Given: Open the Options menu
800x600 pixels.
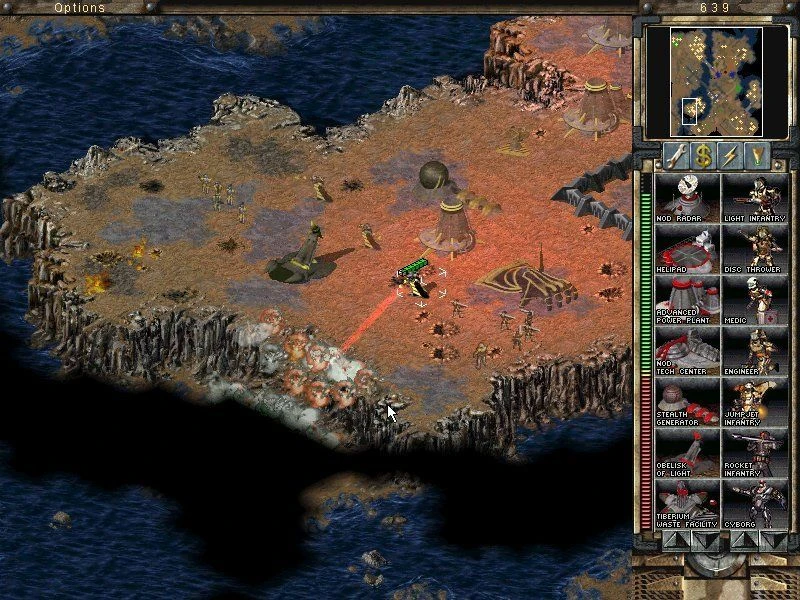Looking at the screenshot, I should [x=79, y=8].
